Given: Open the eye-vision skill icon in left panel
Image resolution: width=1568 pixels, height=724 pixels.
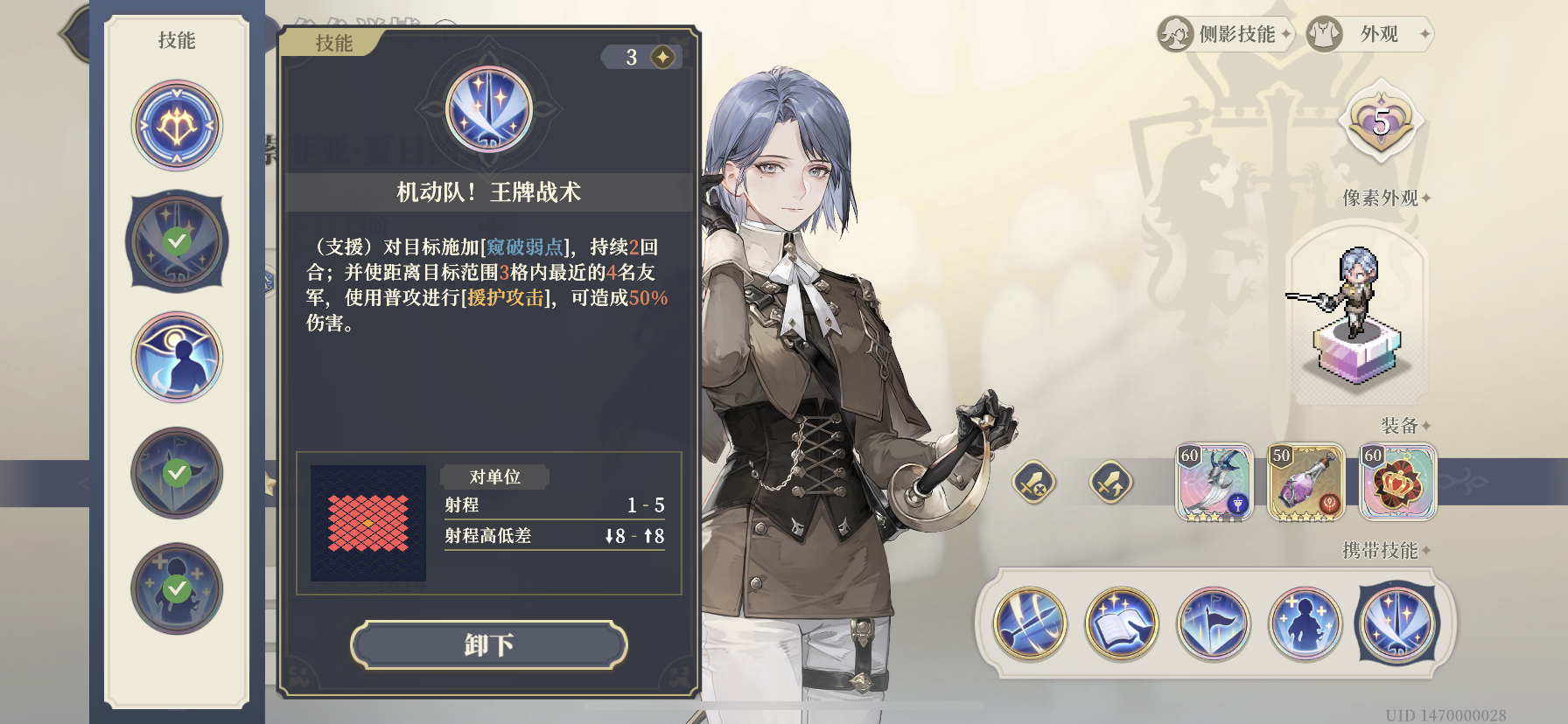Looking at the screenshot, I should pos(177,357).
